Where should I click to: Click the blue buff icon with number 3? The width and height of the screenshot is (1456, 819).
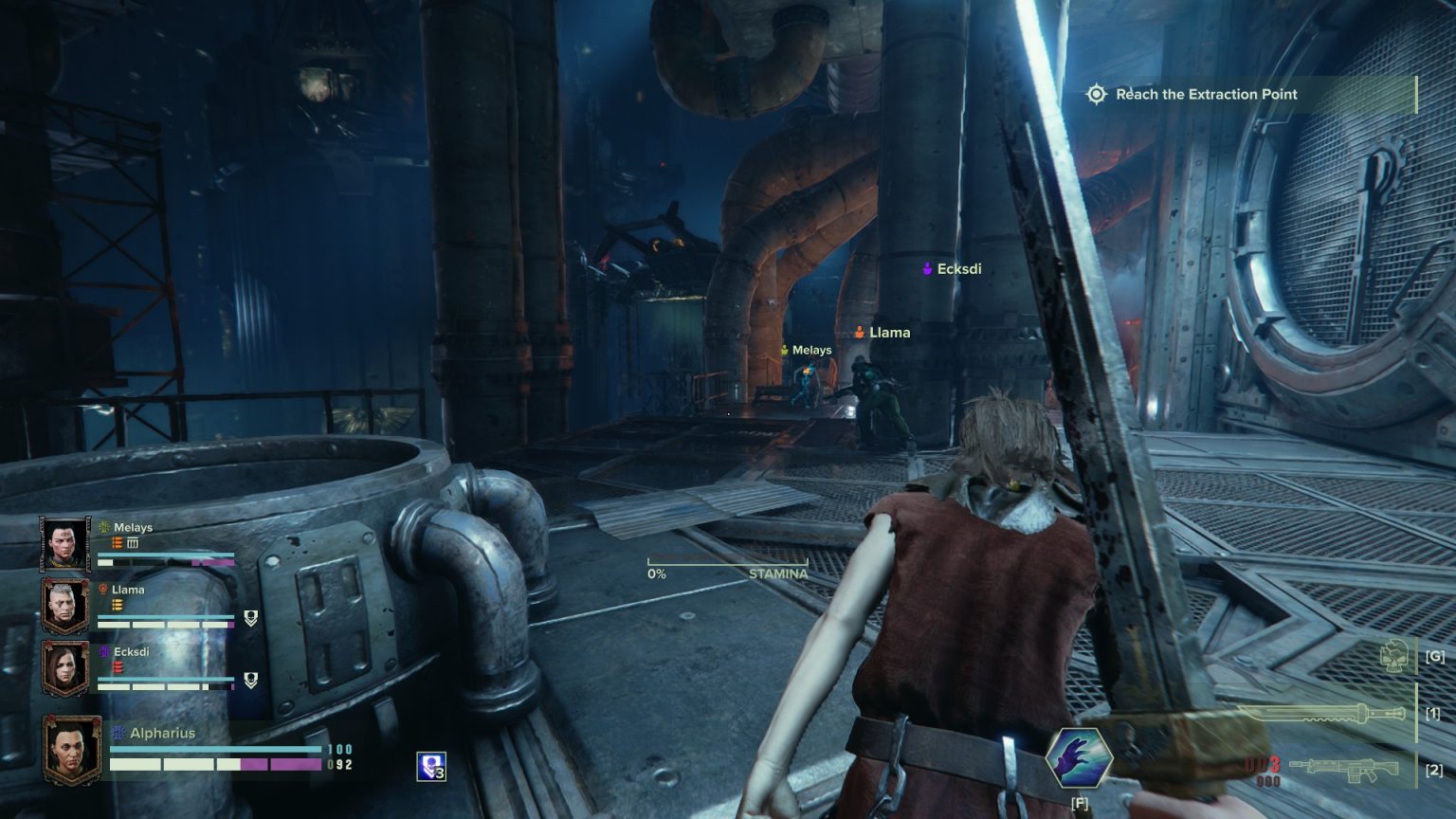point(430,767)
